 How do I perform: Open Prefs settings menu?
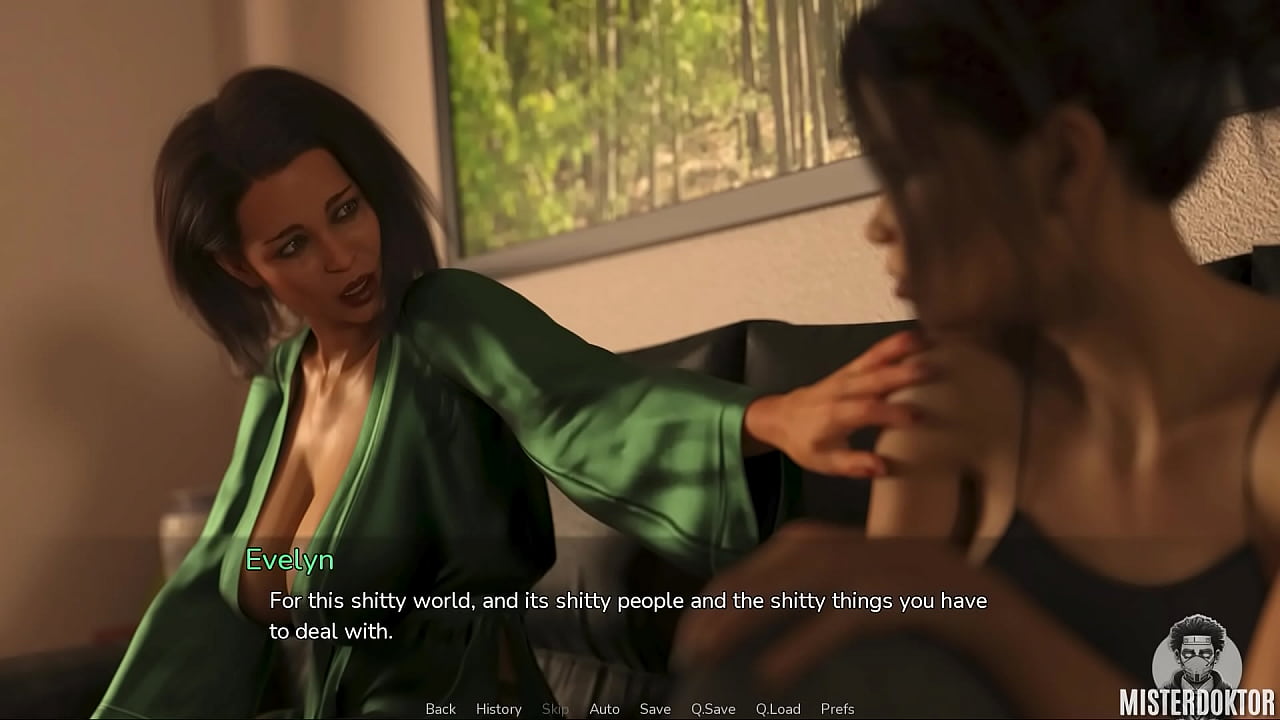point(837,709)
